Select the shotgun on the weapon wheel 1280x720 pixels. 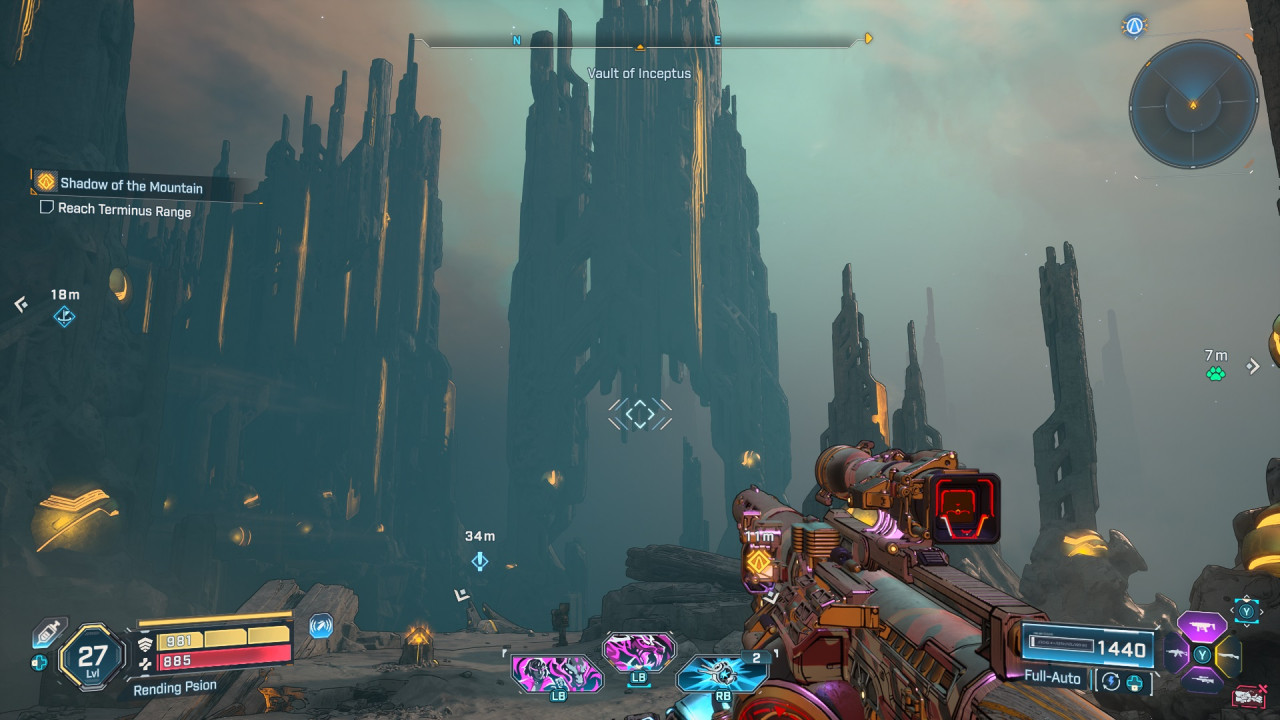1229,655
